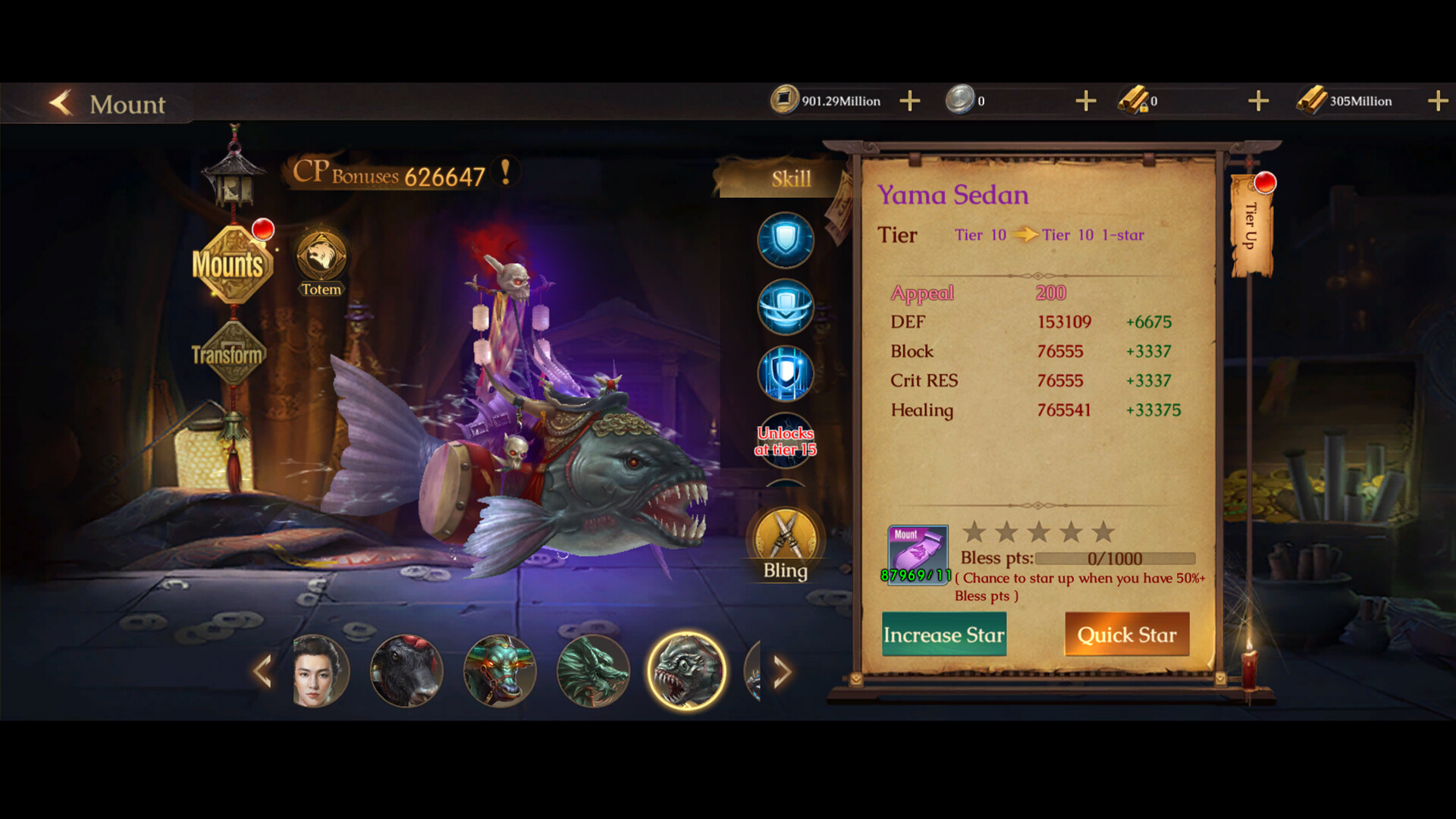
Task: Switch to the Mounts section
Action: (230, 265)
